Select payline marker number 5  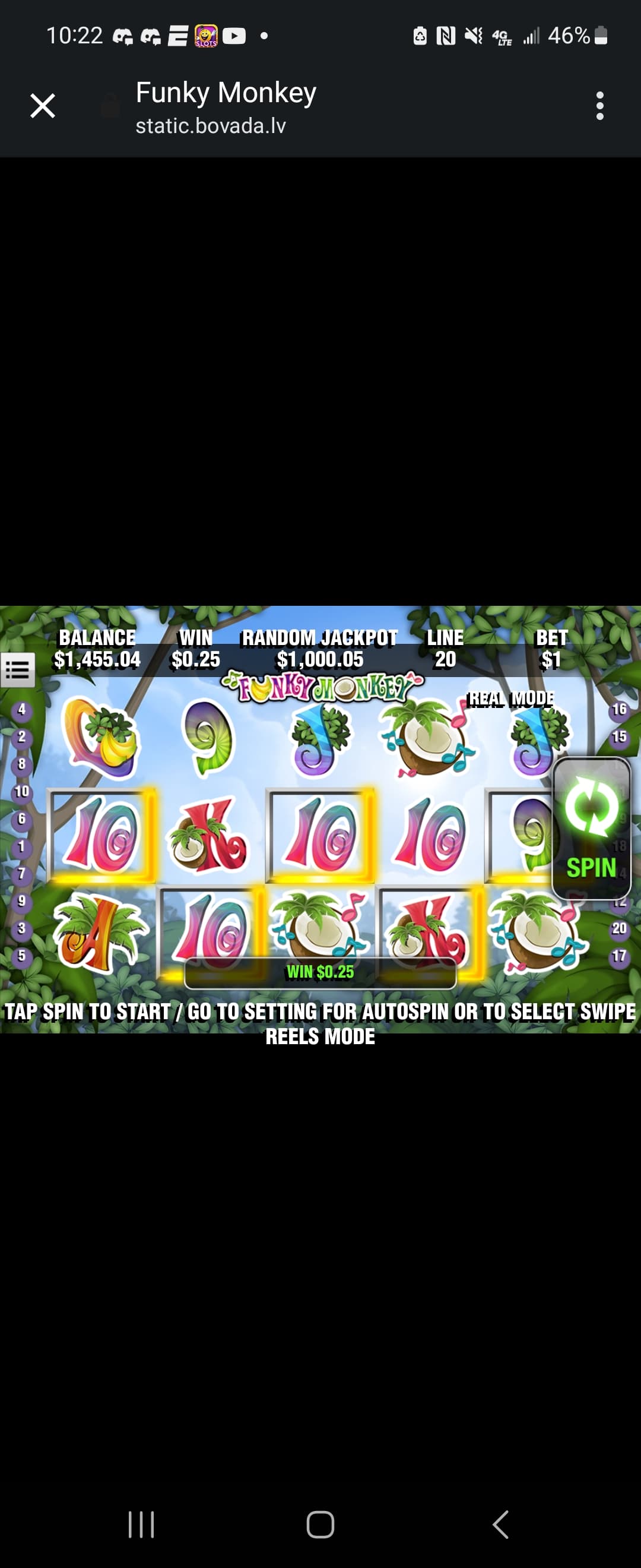(x=22, y=955)
